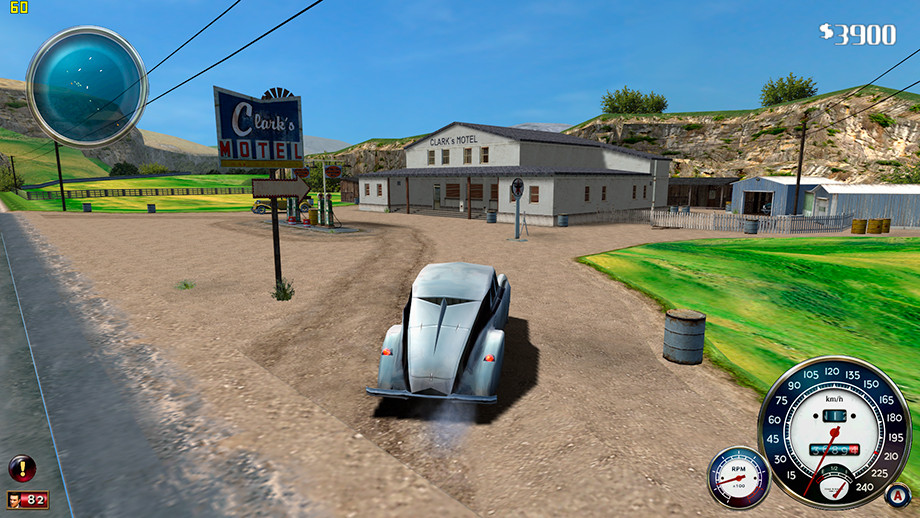Click the automatic transmission A badge
The width and height of the screenshot is (920, 518).
(x=898, y=494)
